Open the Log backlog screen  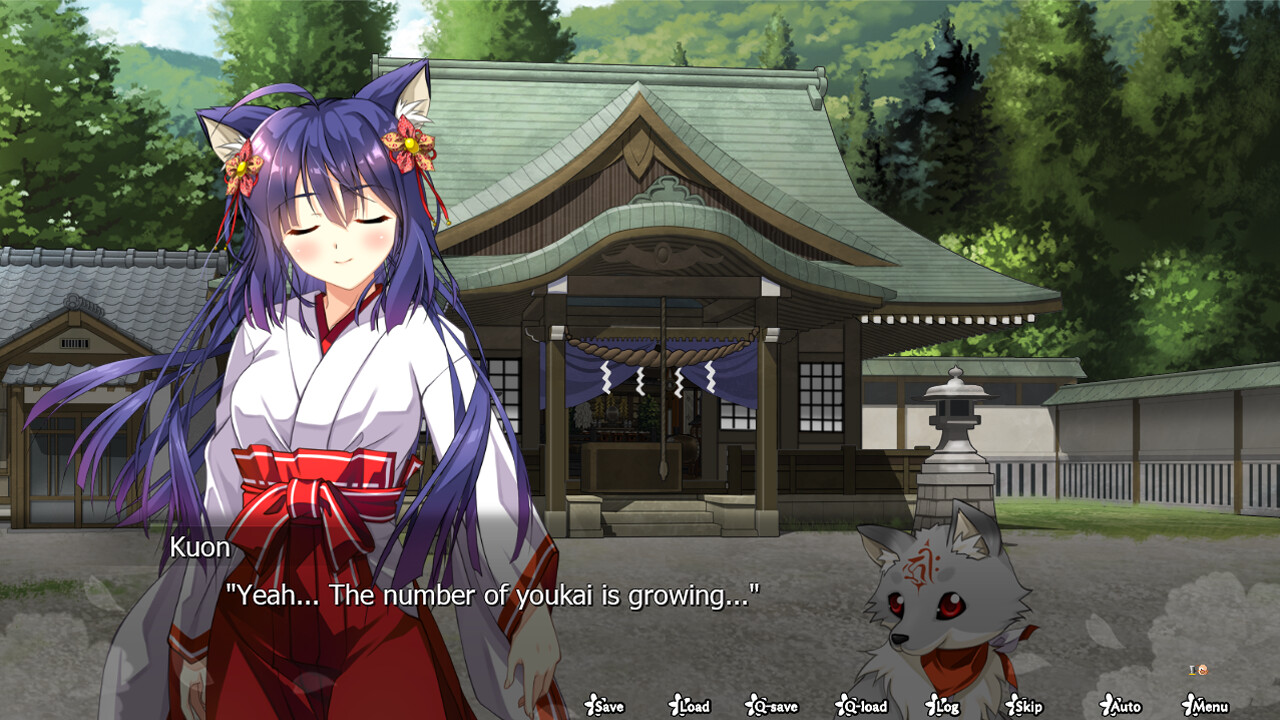coord(944,706)
